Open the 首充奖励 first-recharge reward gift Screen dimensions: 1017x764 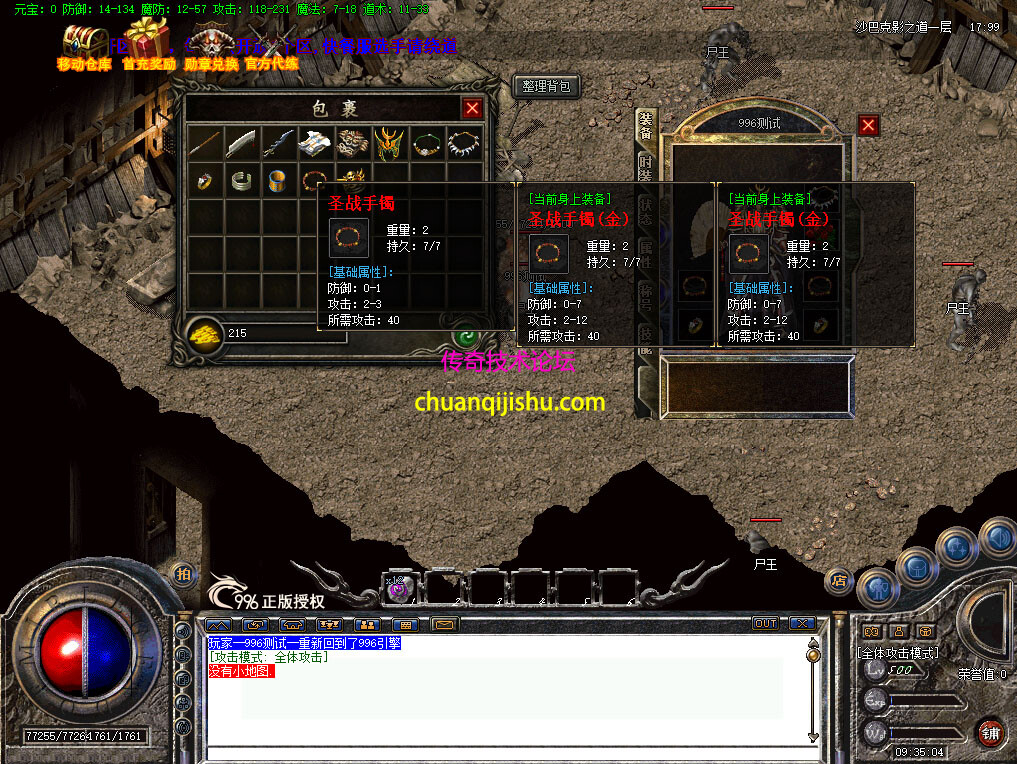click(148, 44)
